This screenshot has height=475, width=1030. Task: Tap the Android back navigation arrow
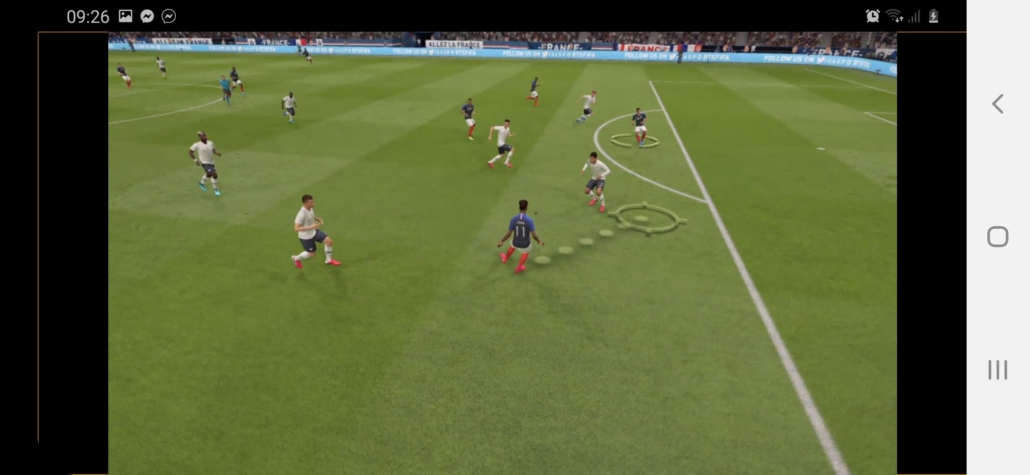click(x=997, y=104)
